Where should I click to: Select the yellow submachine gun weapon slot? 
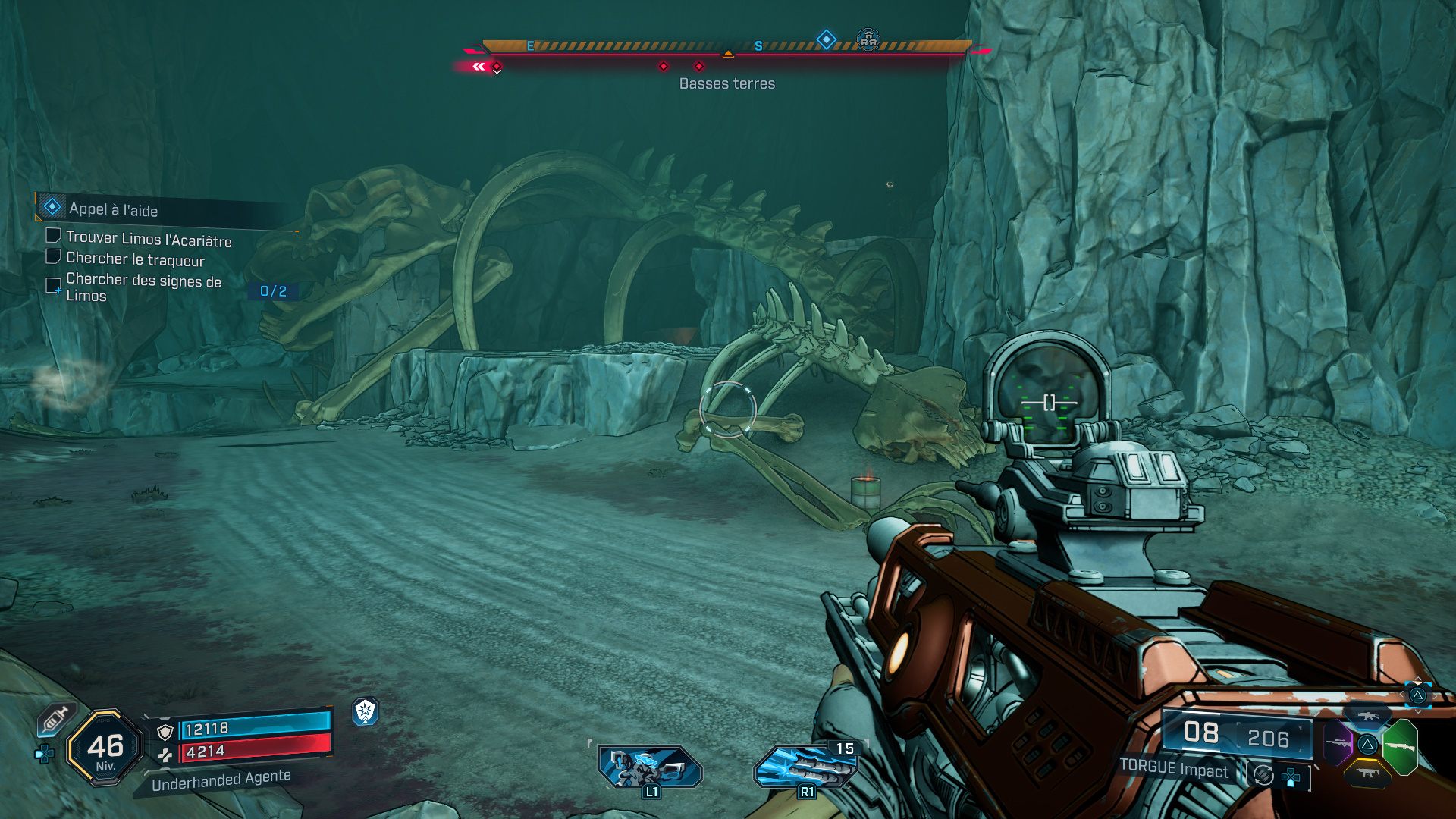[x=1368, y=773]
